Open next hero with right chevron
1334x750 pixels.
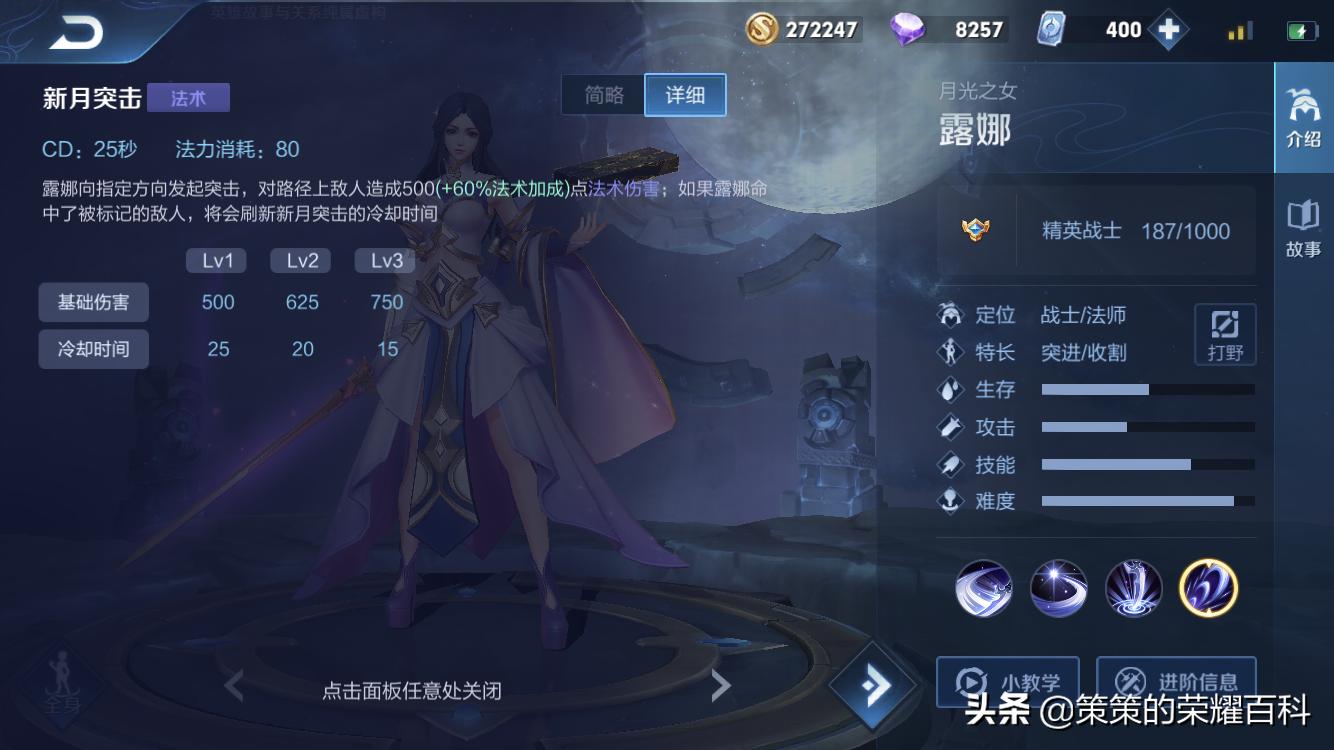(x=722, y=686)
